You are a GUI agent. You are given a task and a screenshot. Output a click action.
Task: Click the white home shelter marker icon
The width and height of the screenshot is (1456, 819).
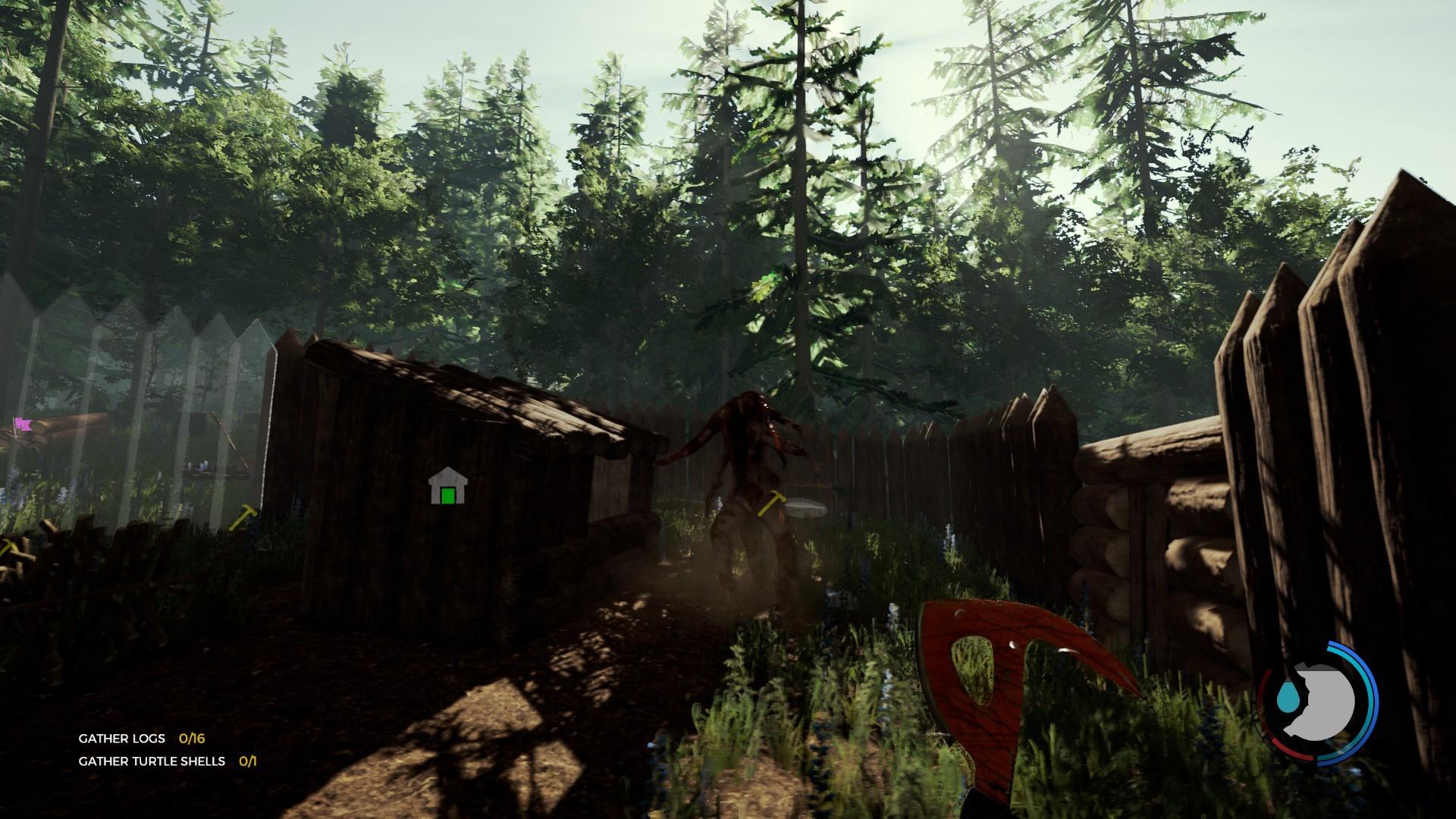[x=447, y=487]
